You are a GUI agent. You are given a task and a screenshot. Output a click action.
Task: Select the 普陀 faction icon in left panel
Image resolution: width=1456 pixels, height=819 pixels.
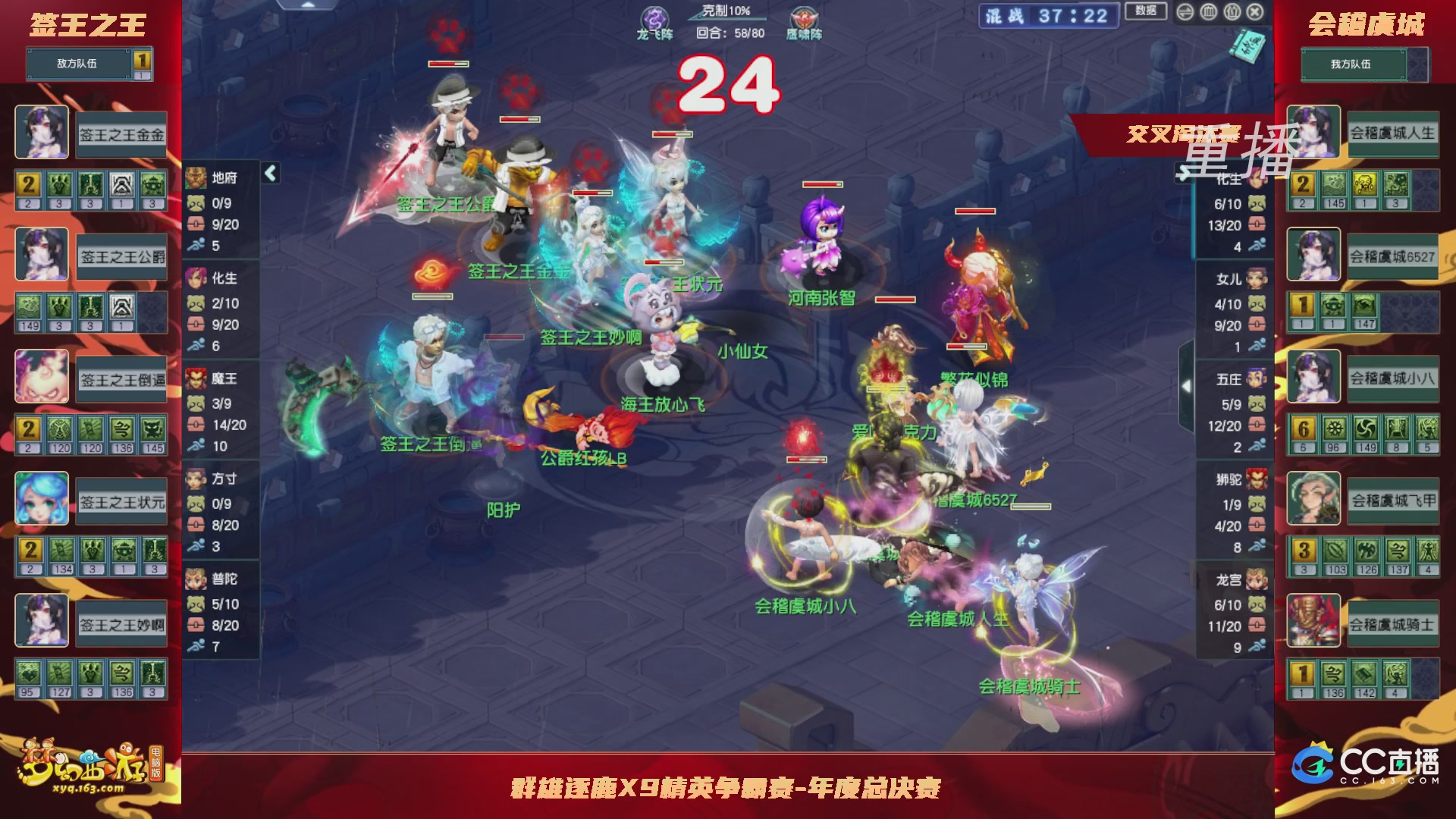point(196,579)
